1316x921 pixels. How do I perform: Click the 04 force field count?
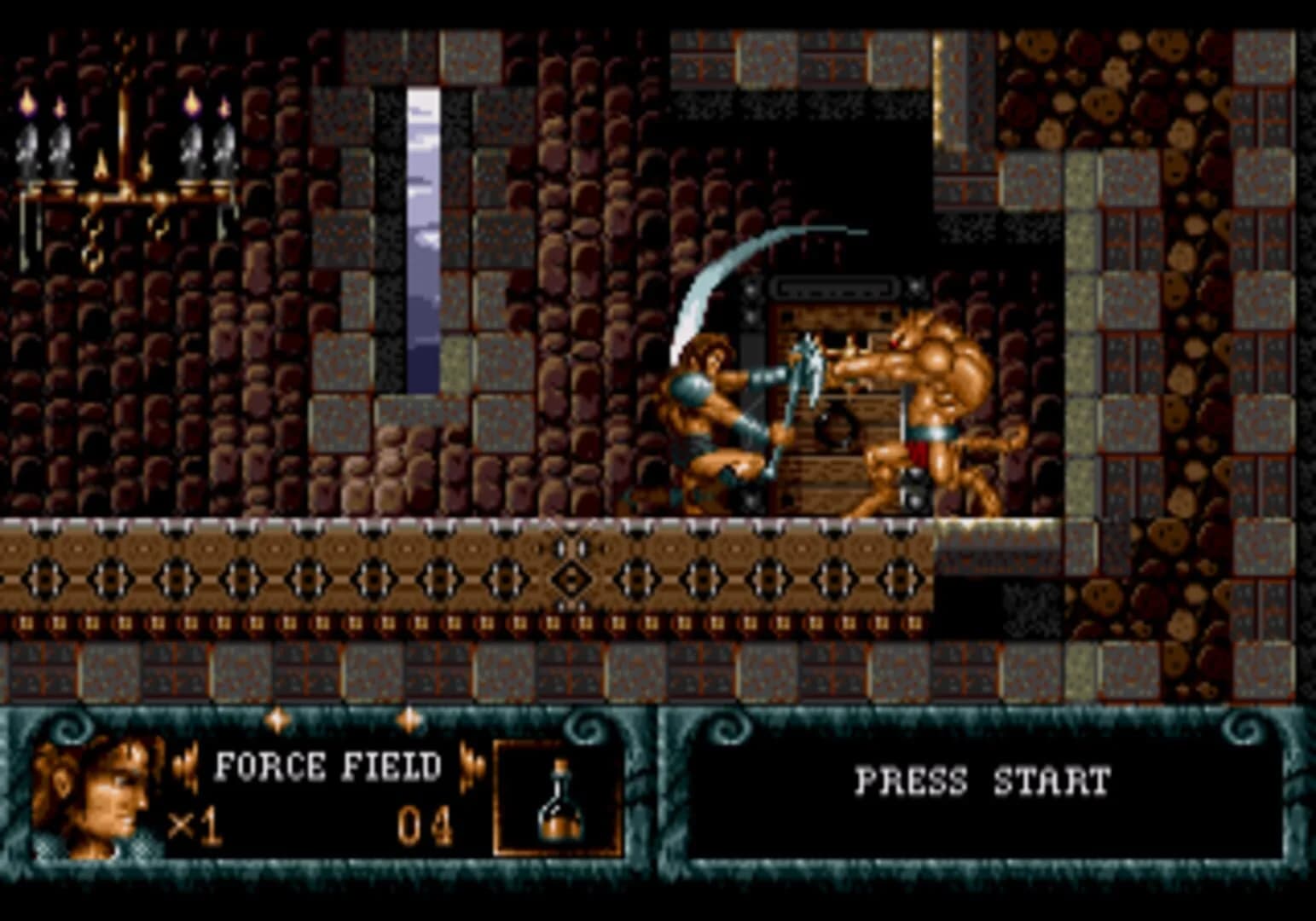point(423,821)
